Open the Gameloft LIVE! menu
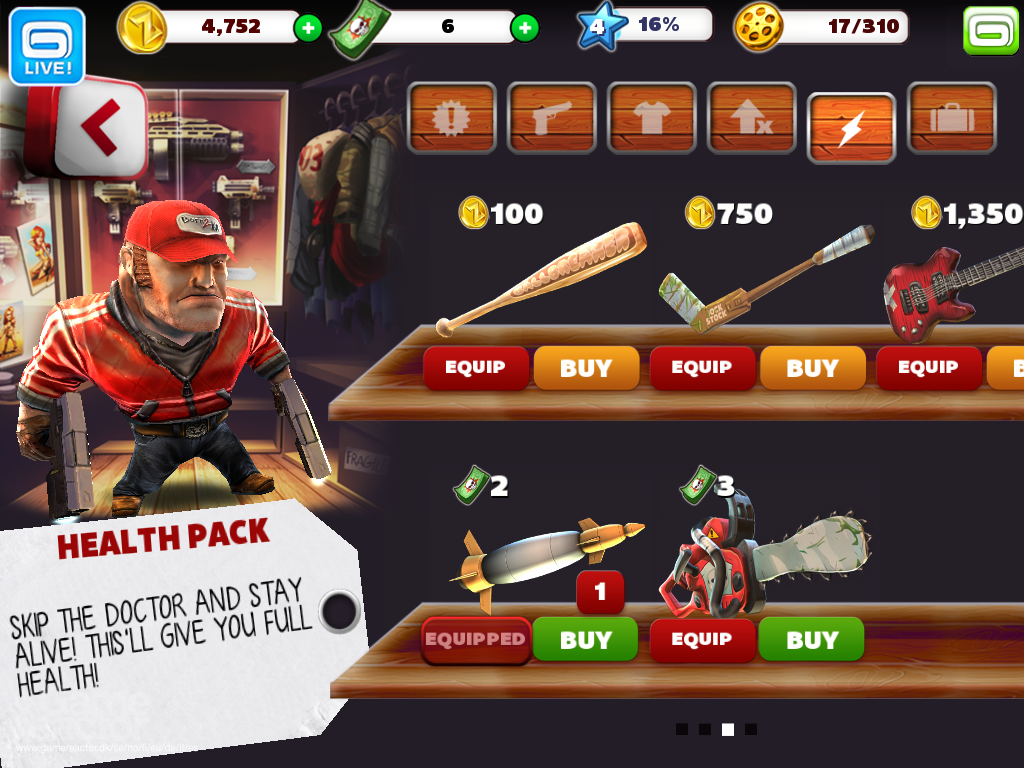Viewport: 1024px width, 768px height. [x=46, y=45]
